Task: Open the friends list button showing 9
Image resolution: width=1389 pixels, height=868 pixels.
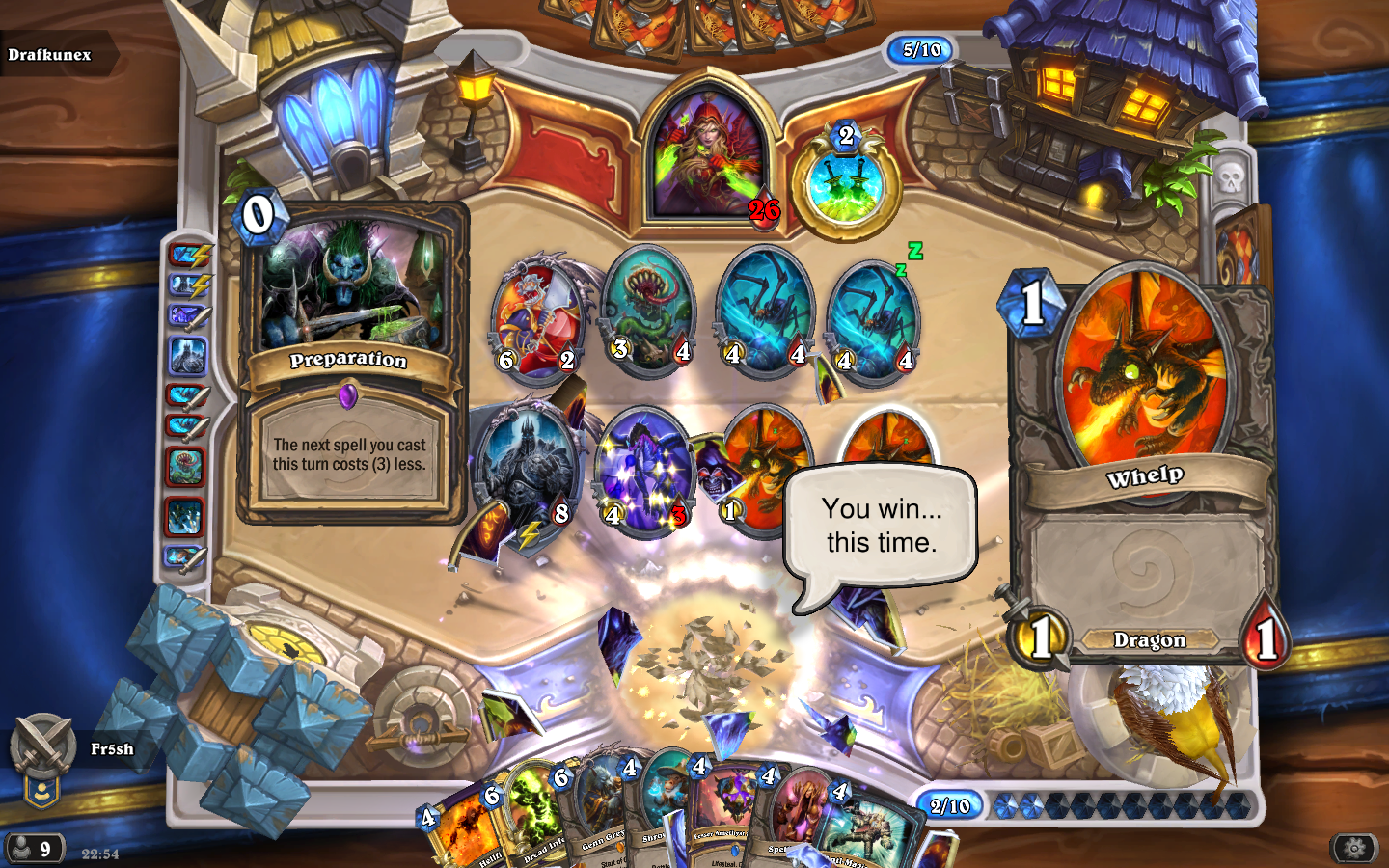Action: [35, 849]
